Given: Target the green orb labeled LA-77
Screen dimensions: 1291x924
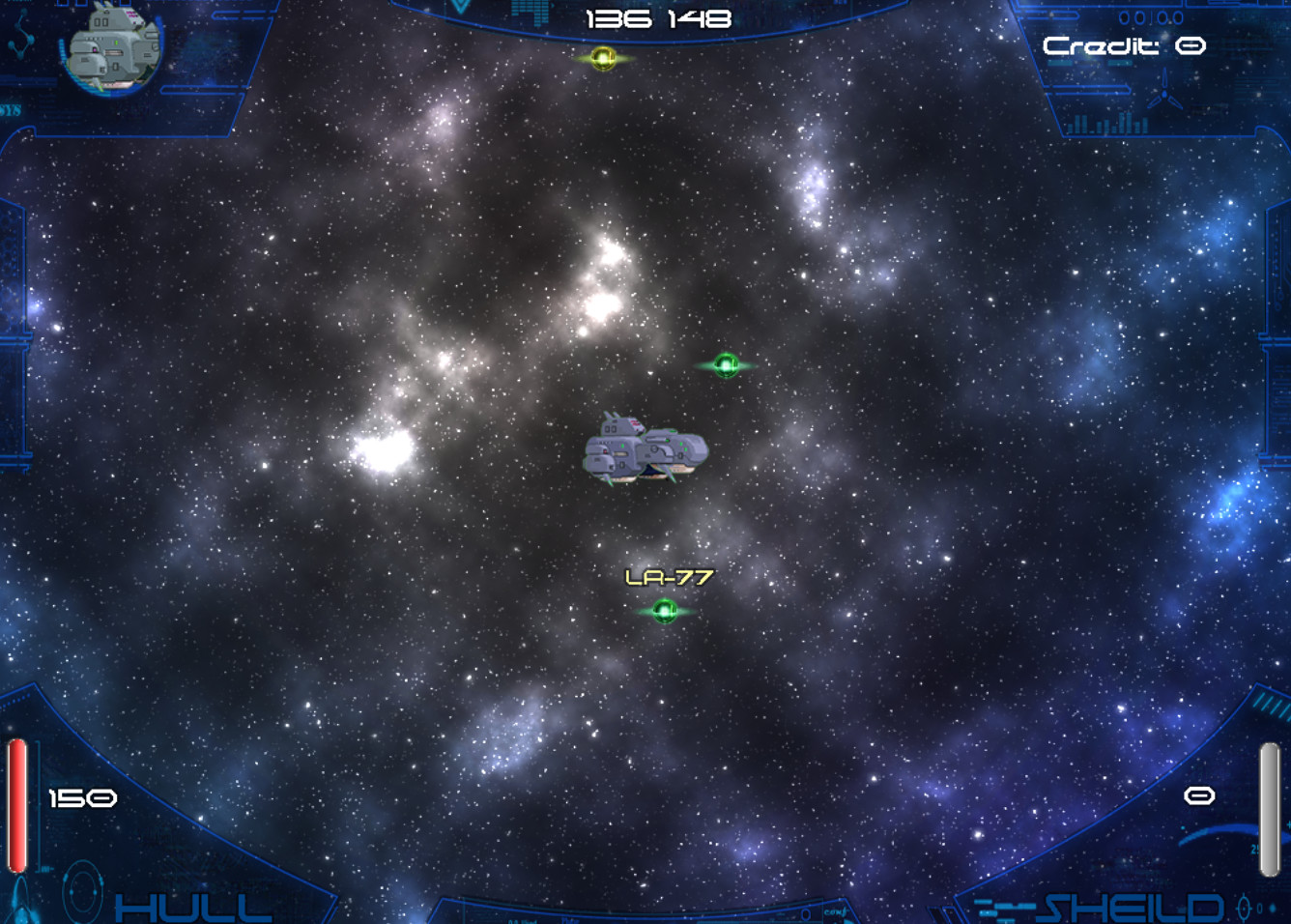Looking at the screenshot, I should point(665,609).
